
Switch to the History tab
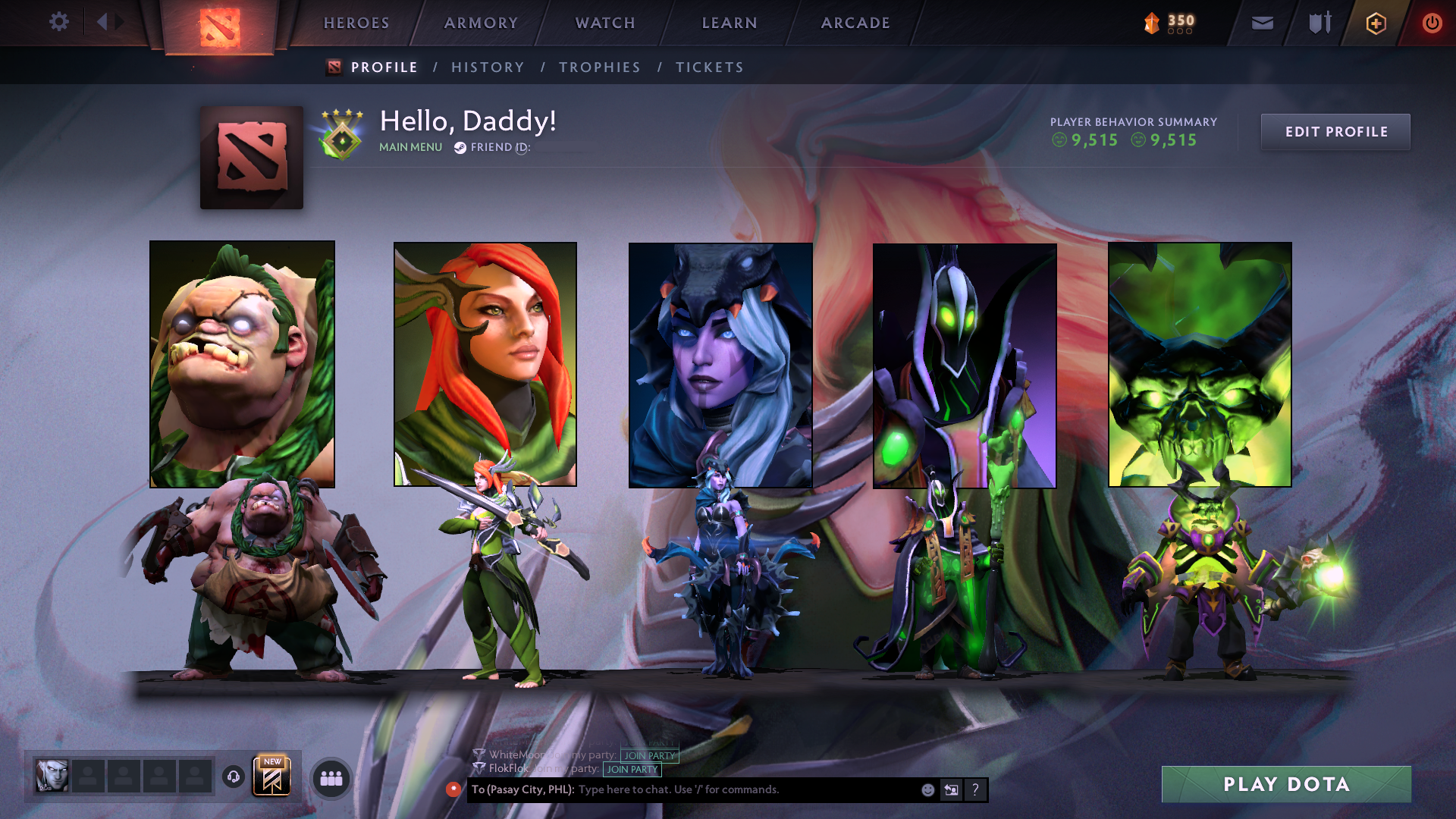click(488, 67)
